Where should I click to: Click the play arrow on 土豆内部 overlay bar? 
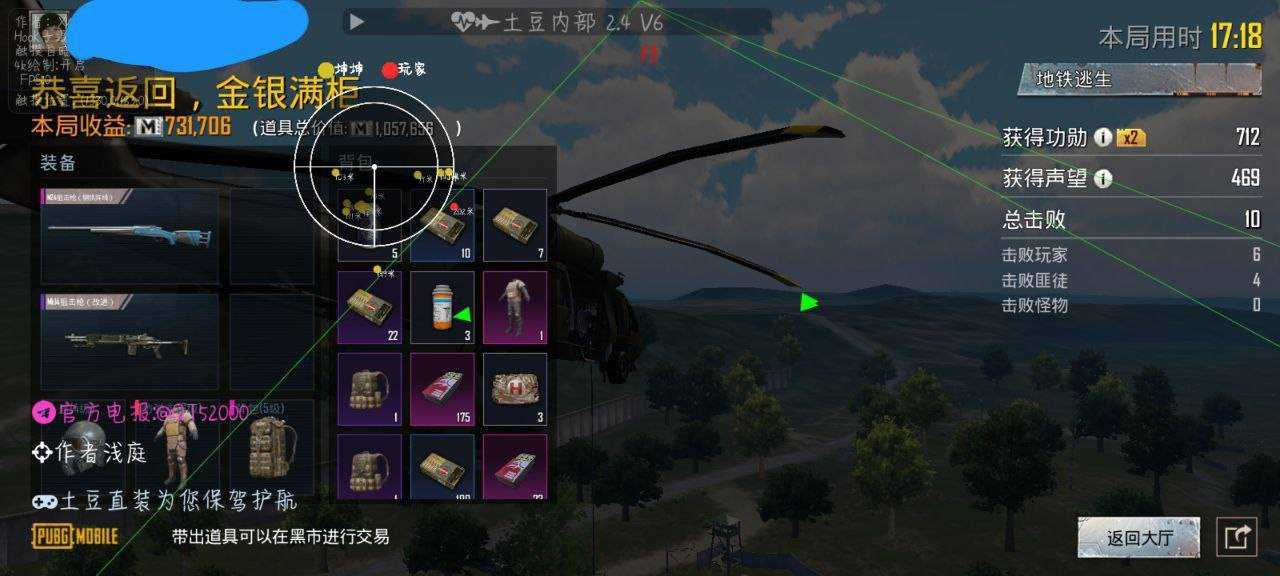coord(357,21)
